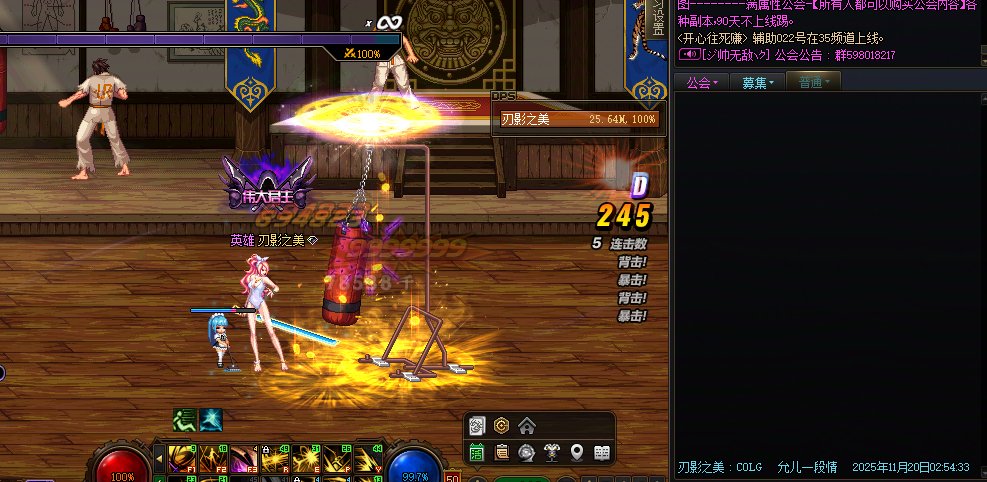Use the F2 skill icon
Image resolution: width=987 pixels, height=482 pixels.
point(212,458)
